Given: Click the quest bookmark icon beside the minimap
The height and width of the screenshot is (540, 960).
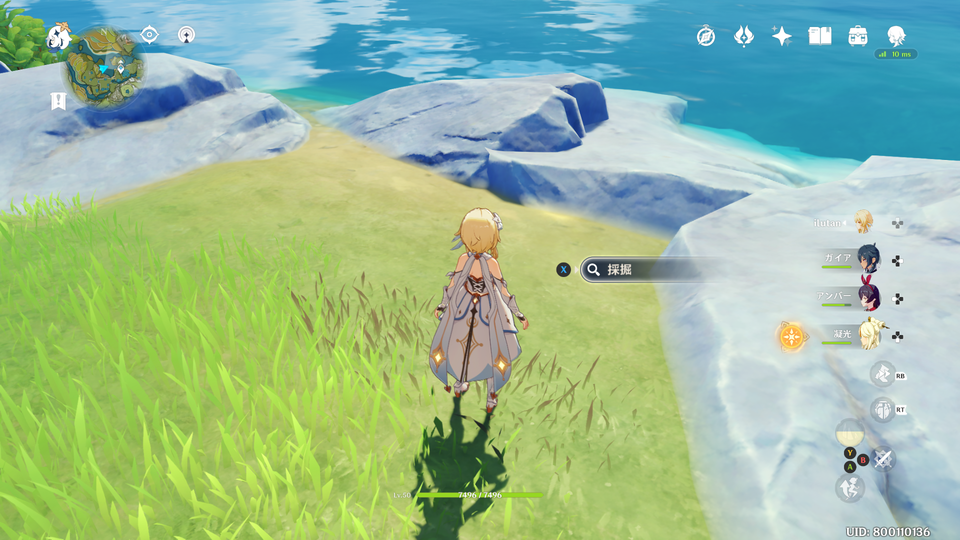Looking at the screenshot, I should (58, 100).
